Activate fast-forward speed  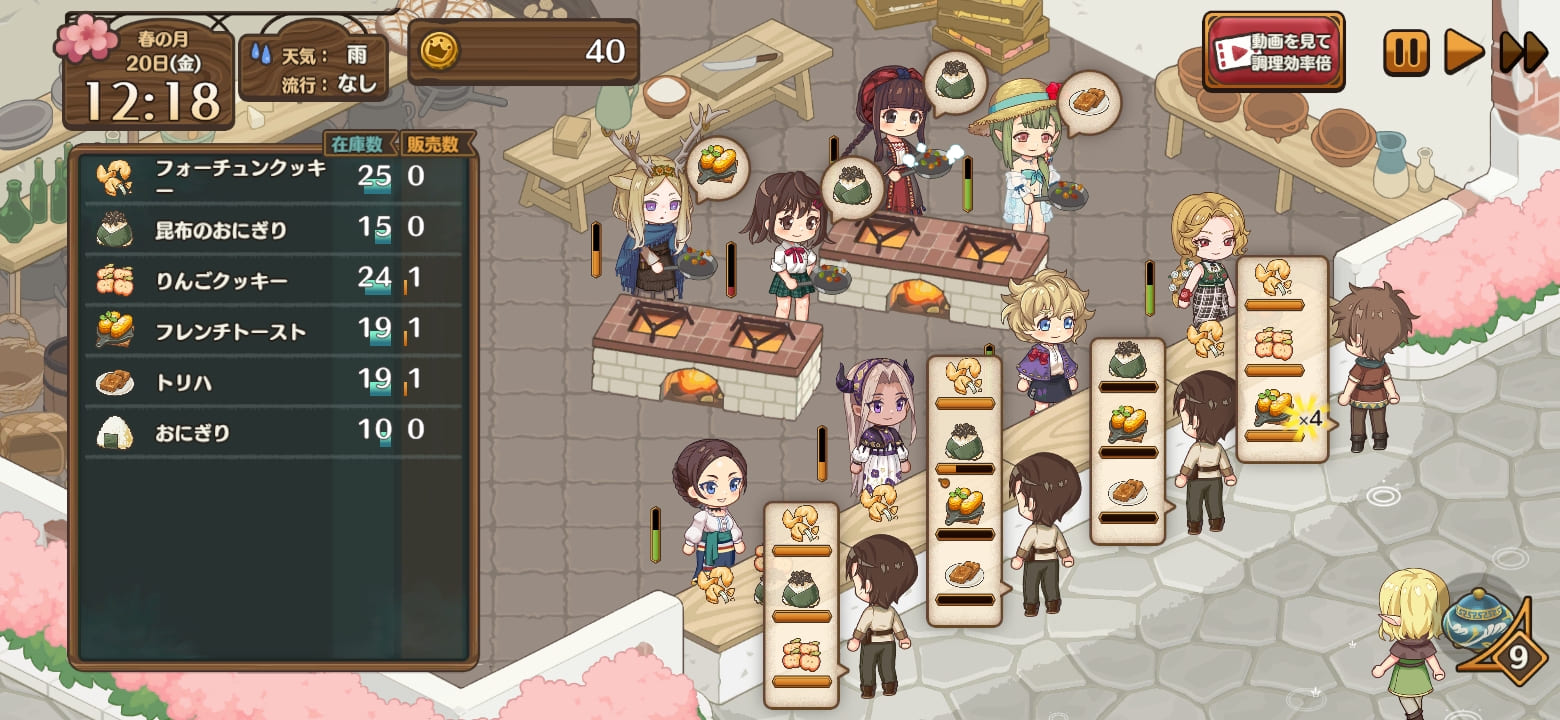pyautogui.click(x=1523, y=52)
